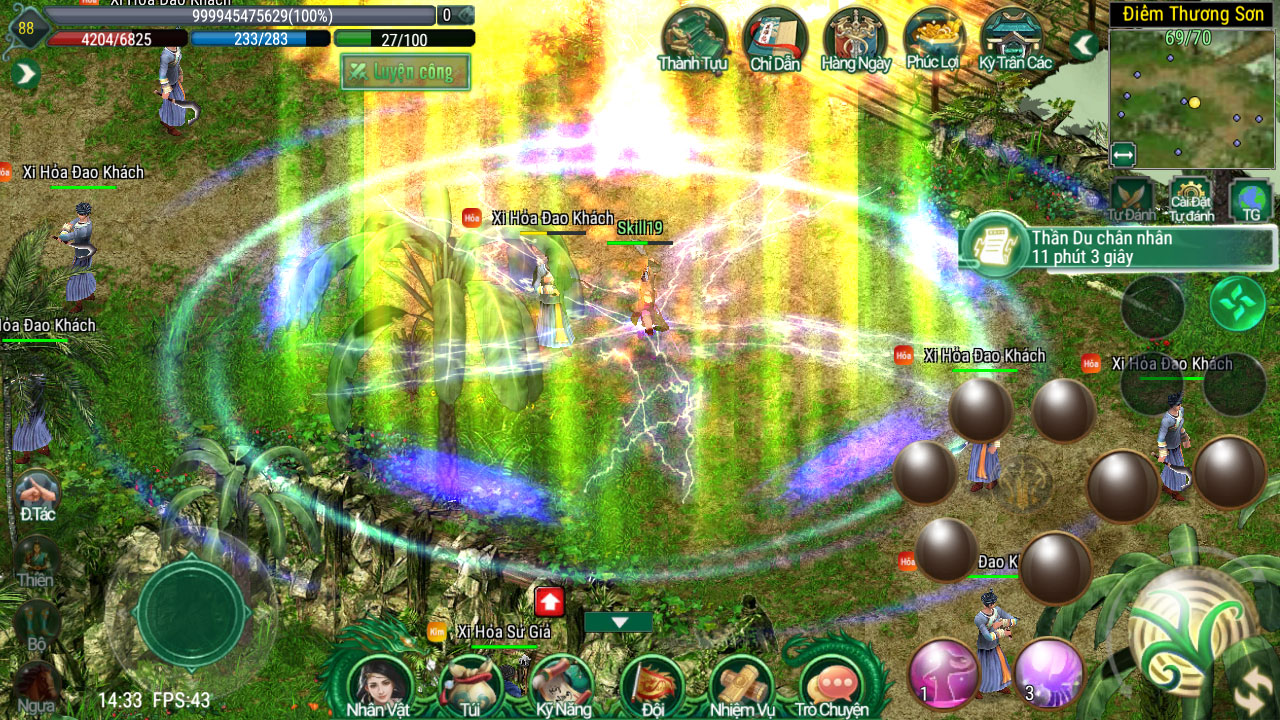The width and height of the screenshot is (1280, 720).
Task: Open the Kỳ Trân Các shop
Action: (1015, 40)
